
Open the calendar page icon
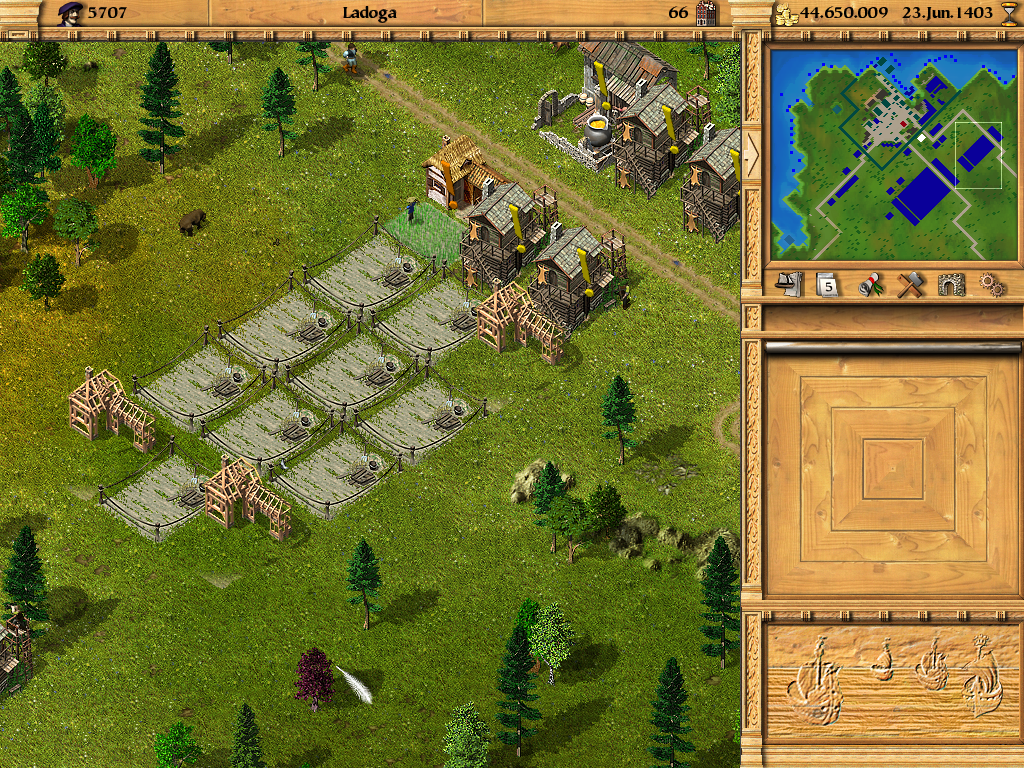click(826, 285)
